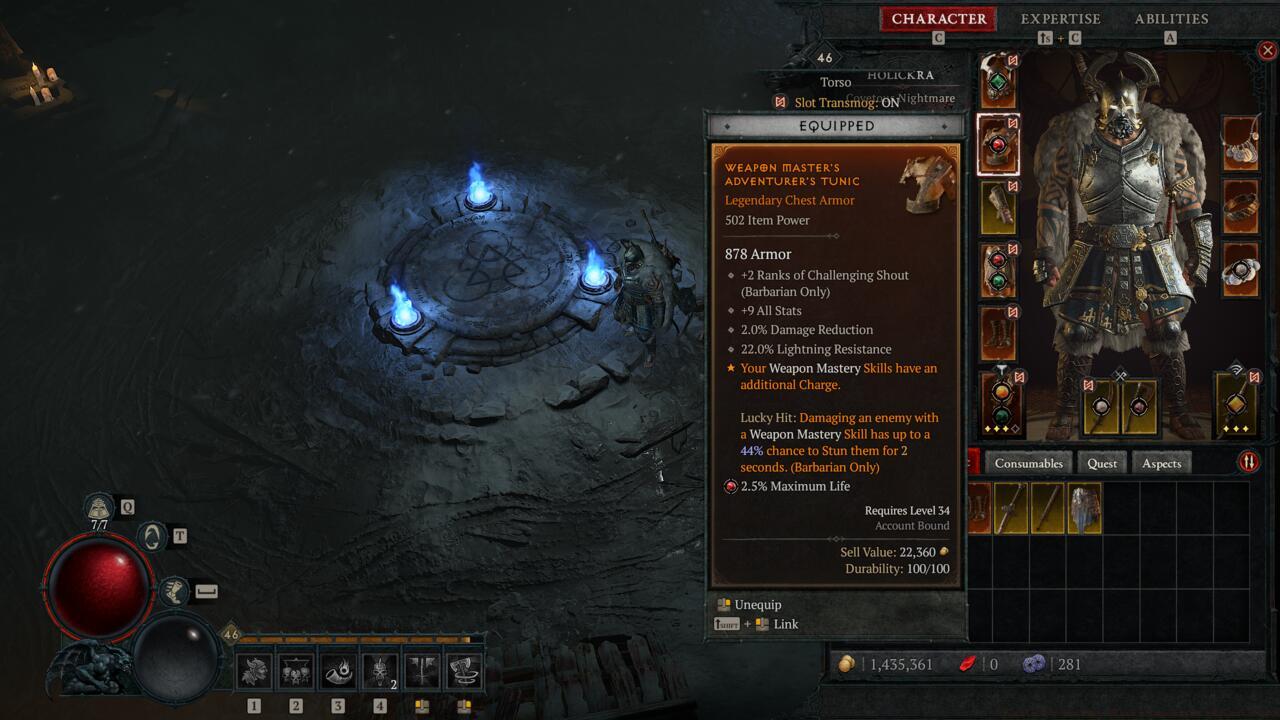Activate the three skulls shout skill
Screen dimensions: 1280x720
(296, 671)
